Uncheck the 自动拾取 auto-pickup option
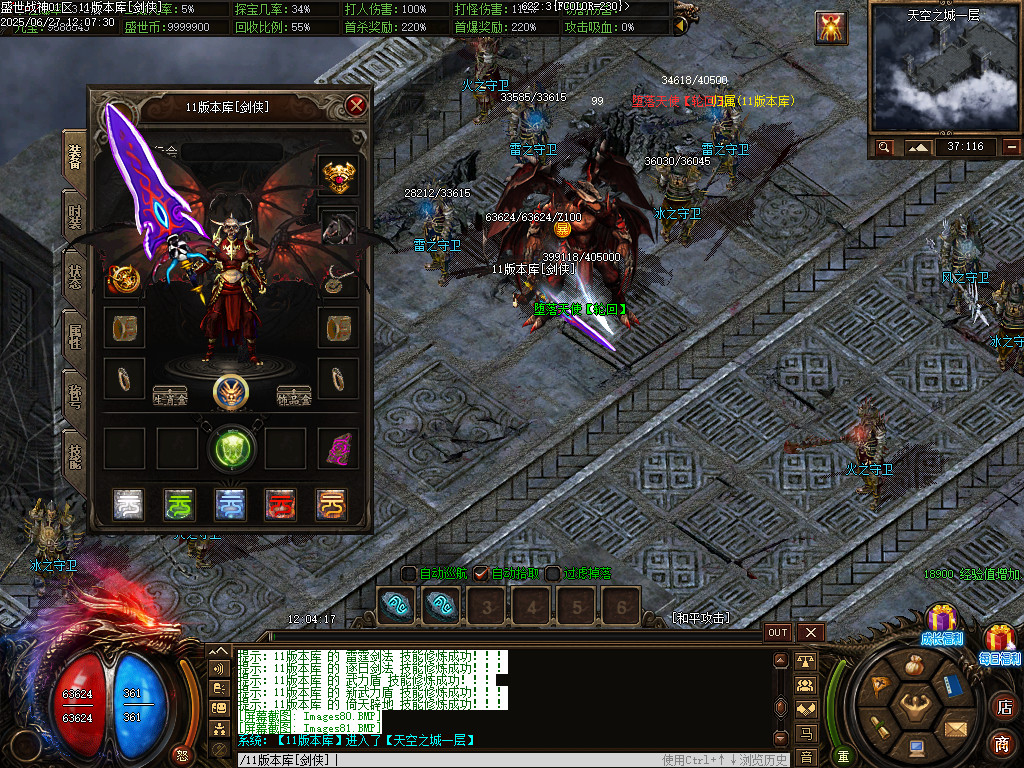Image resolution: width=1024 pixels, height=768 pixels. point(481,574)
